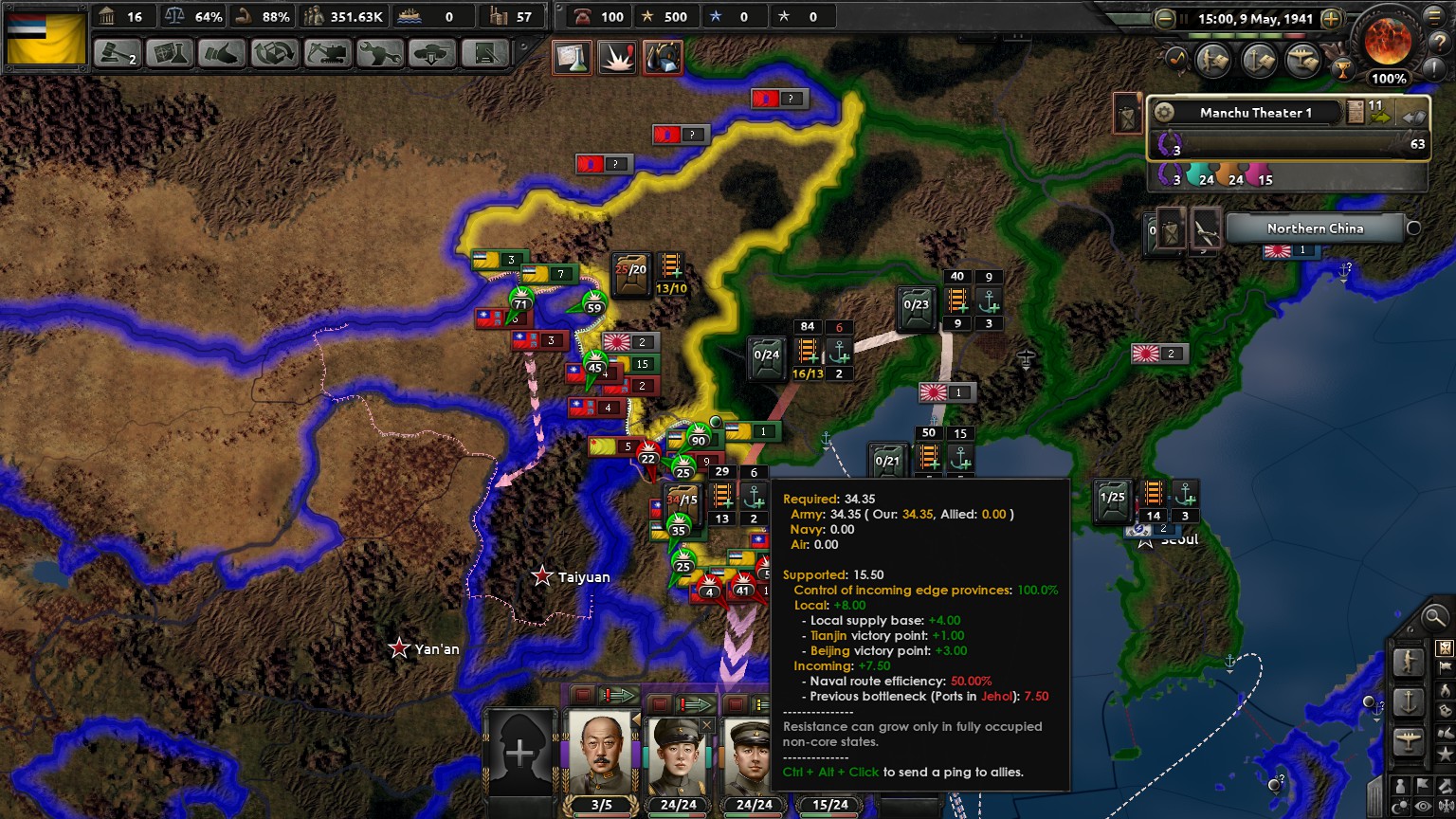Image resolution: width=1456 pixels, height=819 pixels.
Task: Open the laws and government screen
Action: tap(116, 54)
